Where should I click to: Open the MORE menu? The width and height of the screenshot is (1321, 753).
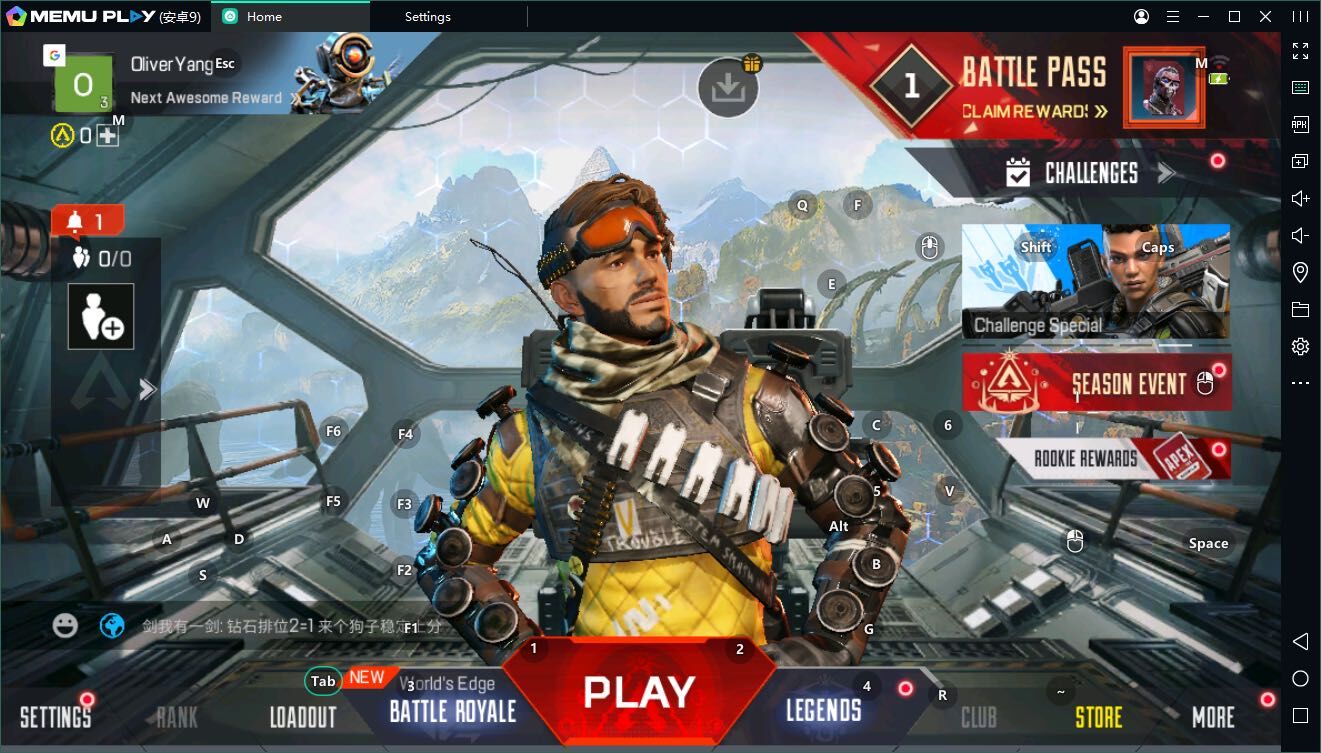point(1213,717)
